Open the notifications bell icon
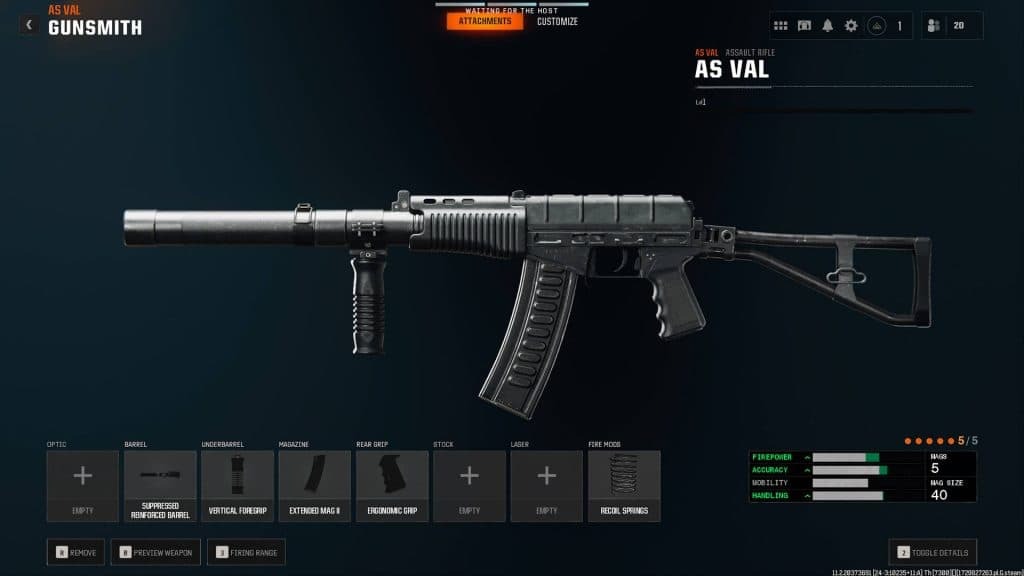1024x576 pixels. pyautogui.click(x=828, y=26)
